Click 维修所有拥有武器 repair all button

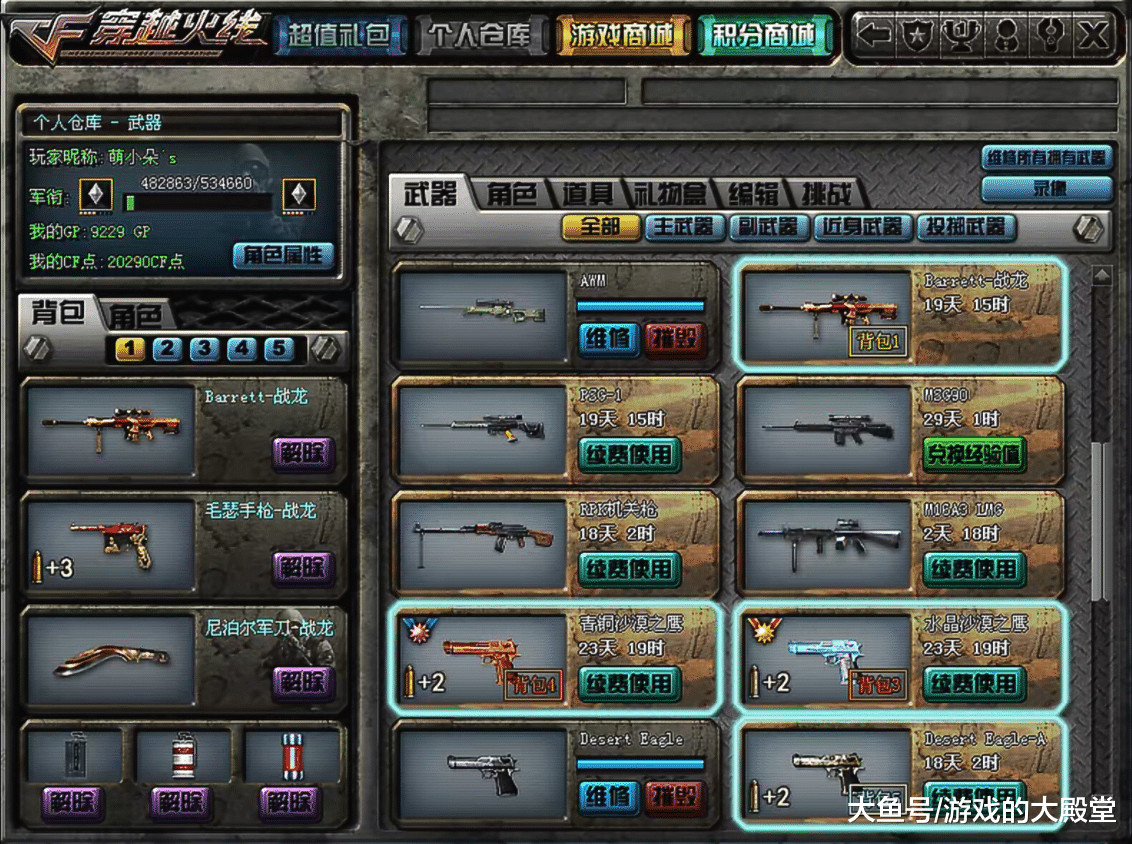click(x=1047, y=157)
